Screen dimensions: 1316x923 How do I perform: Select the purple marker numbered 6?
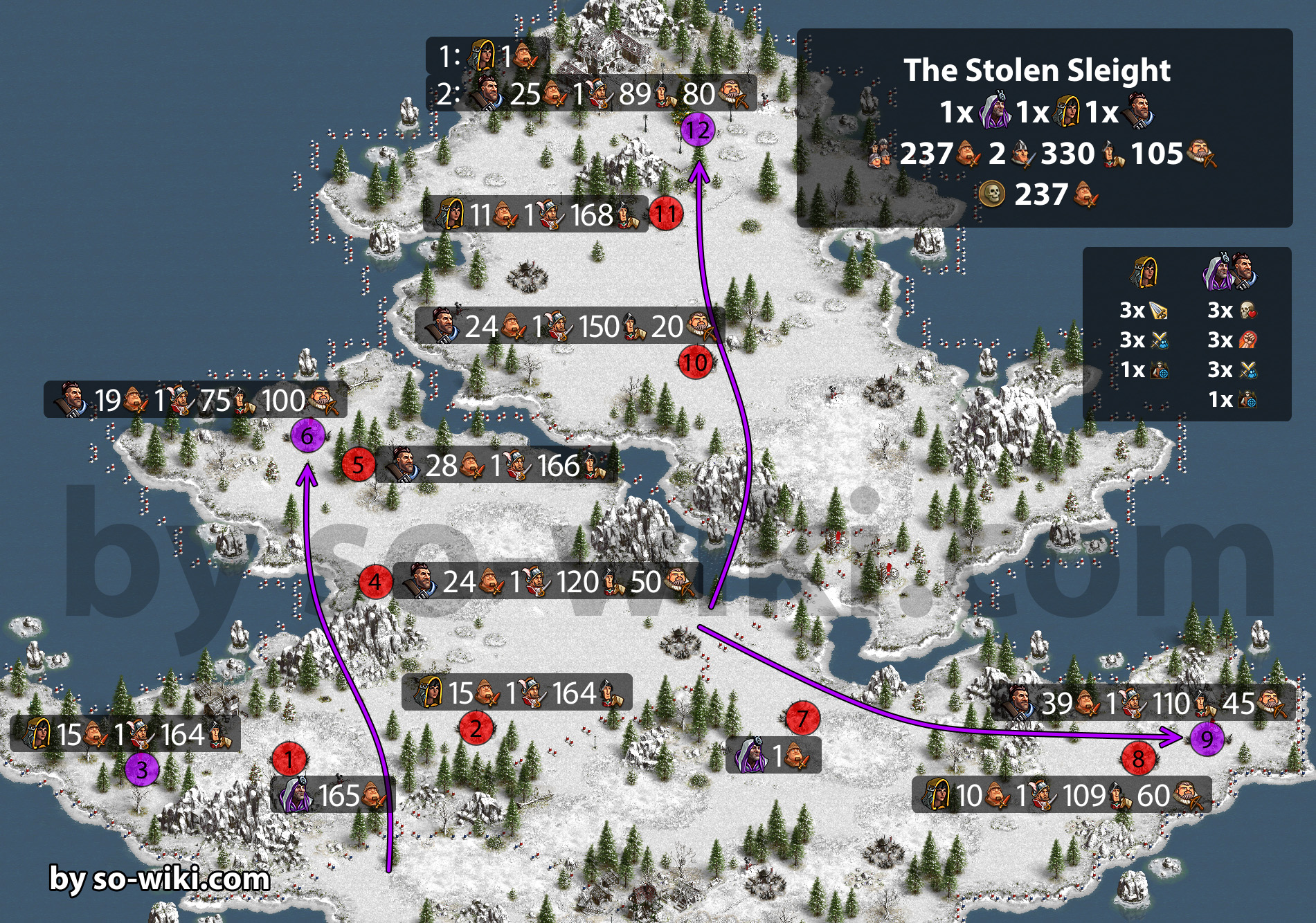[307, 436]
